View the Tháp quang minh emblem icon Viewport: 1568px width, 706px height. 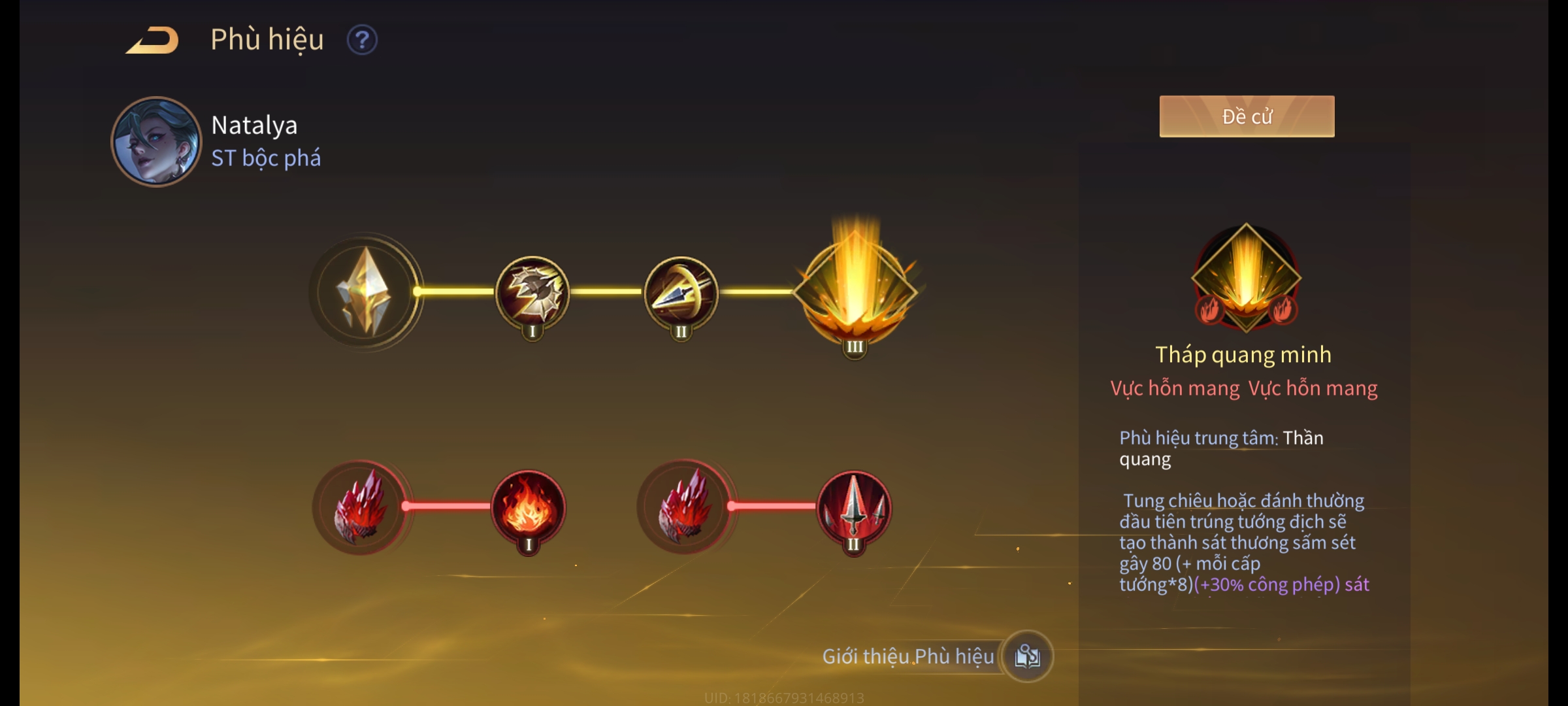click(1246, 277)
